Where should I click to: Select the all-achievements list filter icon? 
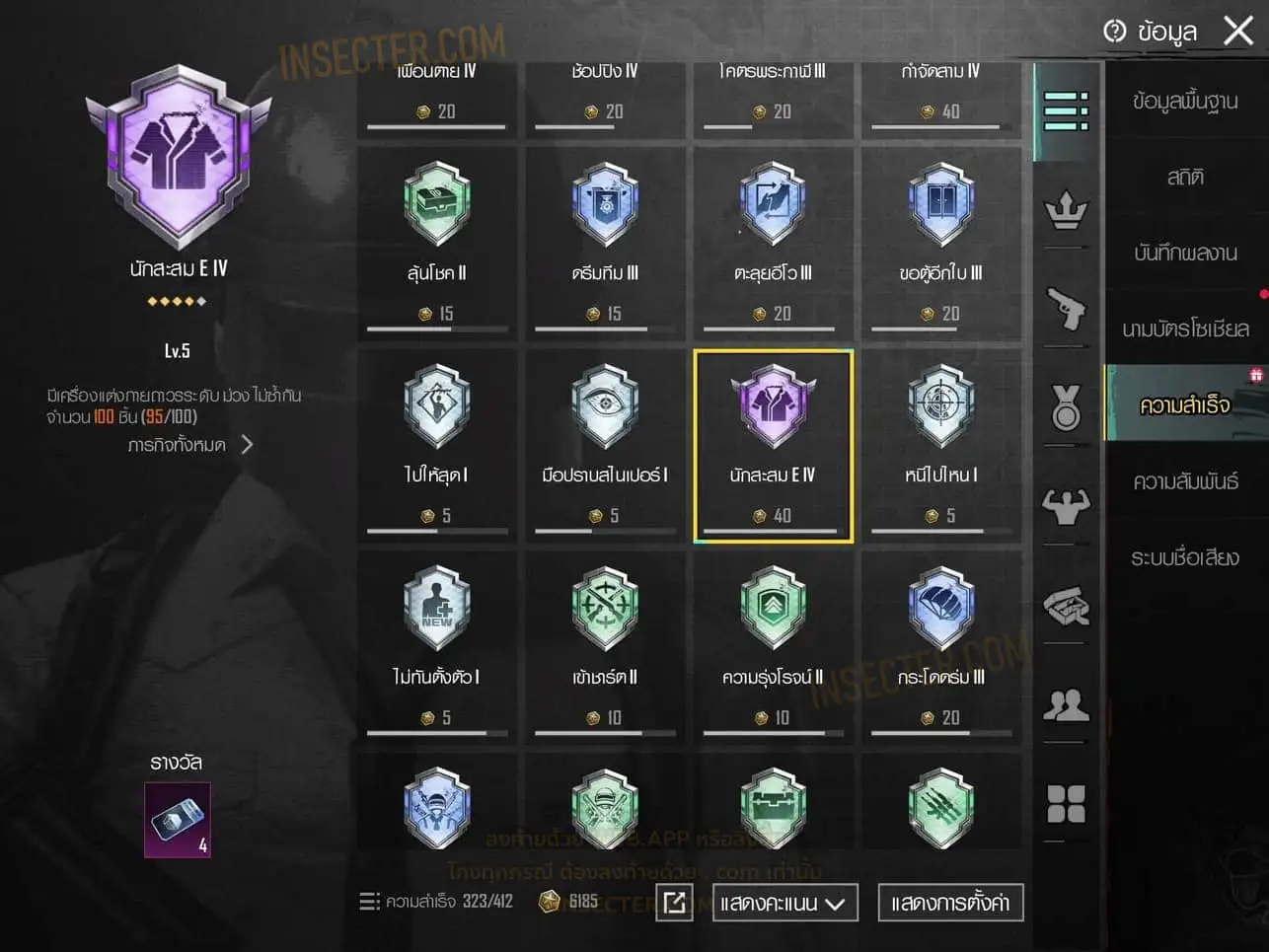(1066, 110)
